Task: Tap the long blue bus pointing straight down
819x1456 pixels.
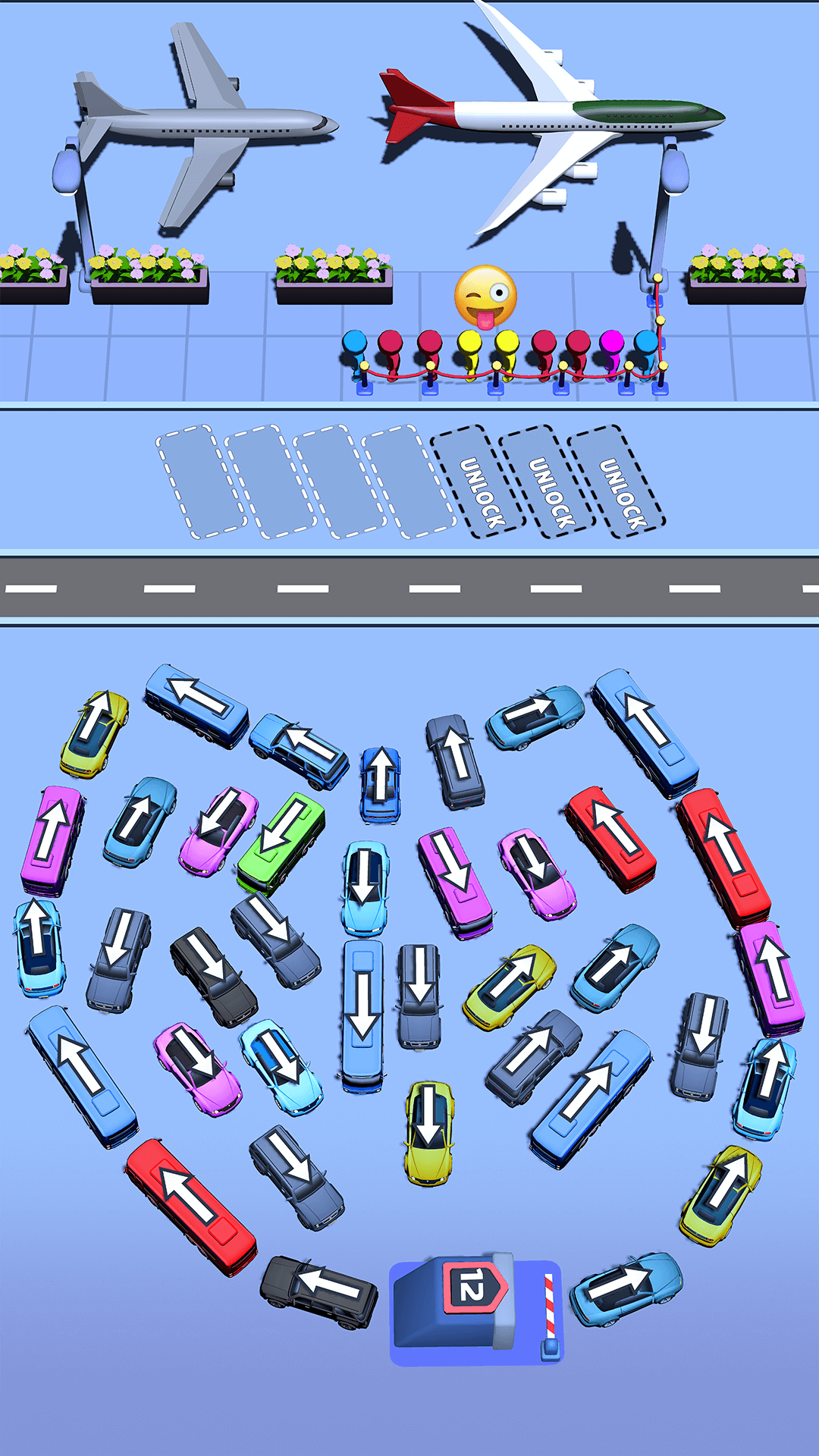Action: coord(362,1015)
